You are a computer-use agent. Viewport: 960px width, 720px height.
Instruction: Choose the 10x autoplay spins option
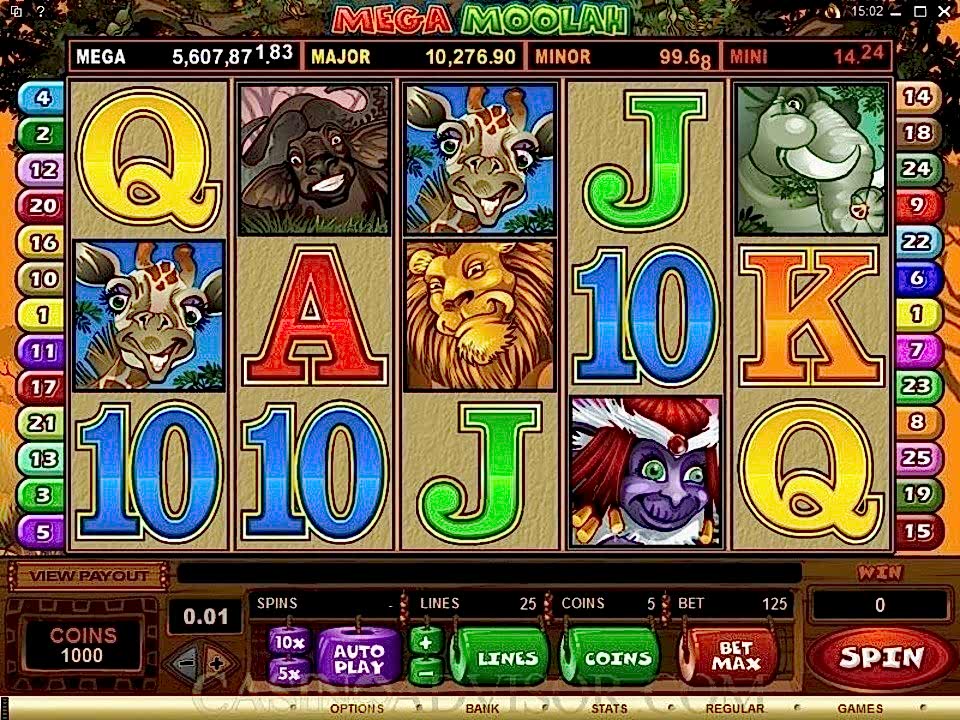(x=289, y=642)
